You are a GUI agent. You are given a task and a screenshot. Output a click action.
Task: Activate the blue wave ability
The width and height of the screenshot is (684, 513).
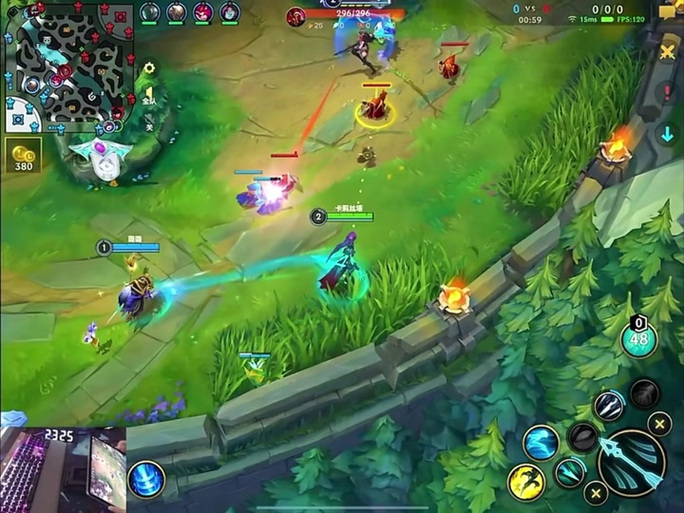[541, 441]
